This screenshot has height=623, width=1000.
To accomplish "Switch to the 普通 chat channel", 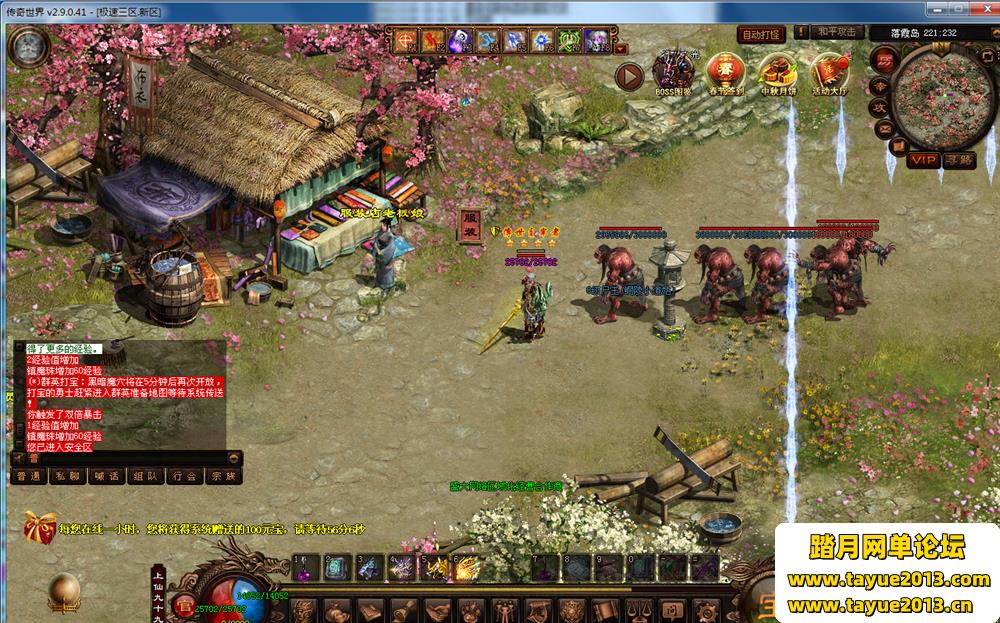I will tap(29, 476).
